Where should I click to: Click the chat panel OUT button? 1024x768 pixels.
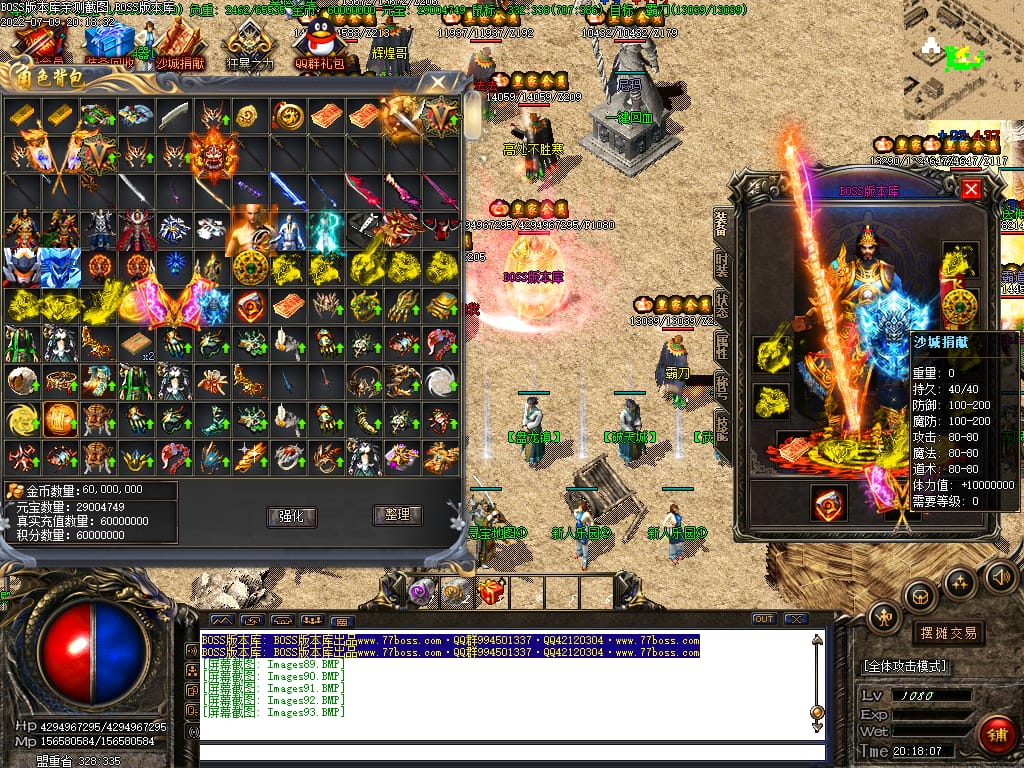pyautogui.click(x=764, y=619)
